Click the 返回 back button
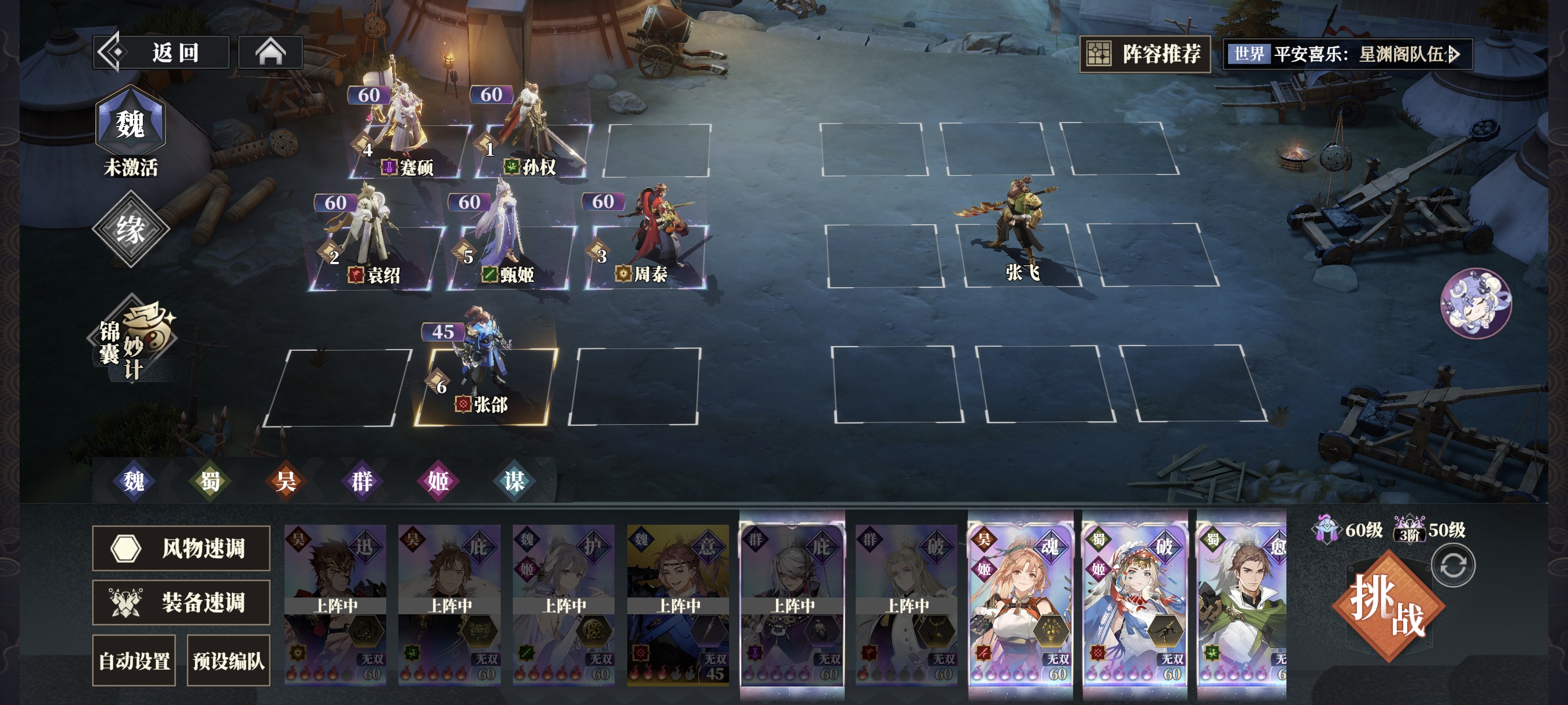Image resolution: width=1568 pixels, height=705 pixels. [161, 53]
